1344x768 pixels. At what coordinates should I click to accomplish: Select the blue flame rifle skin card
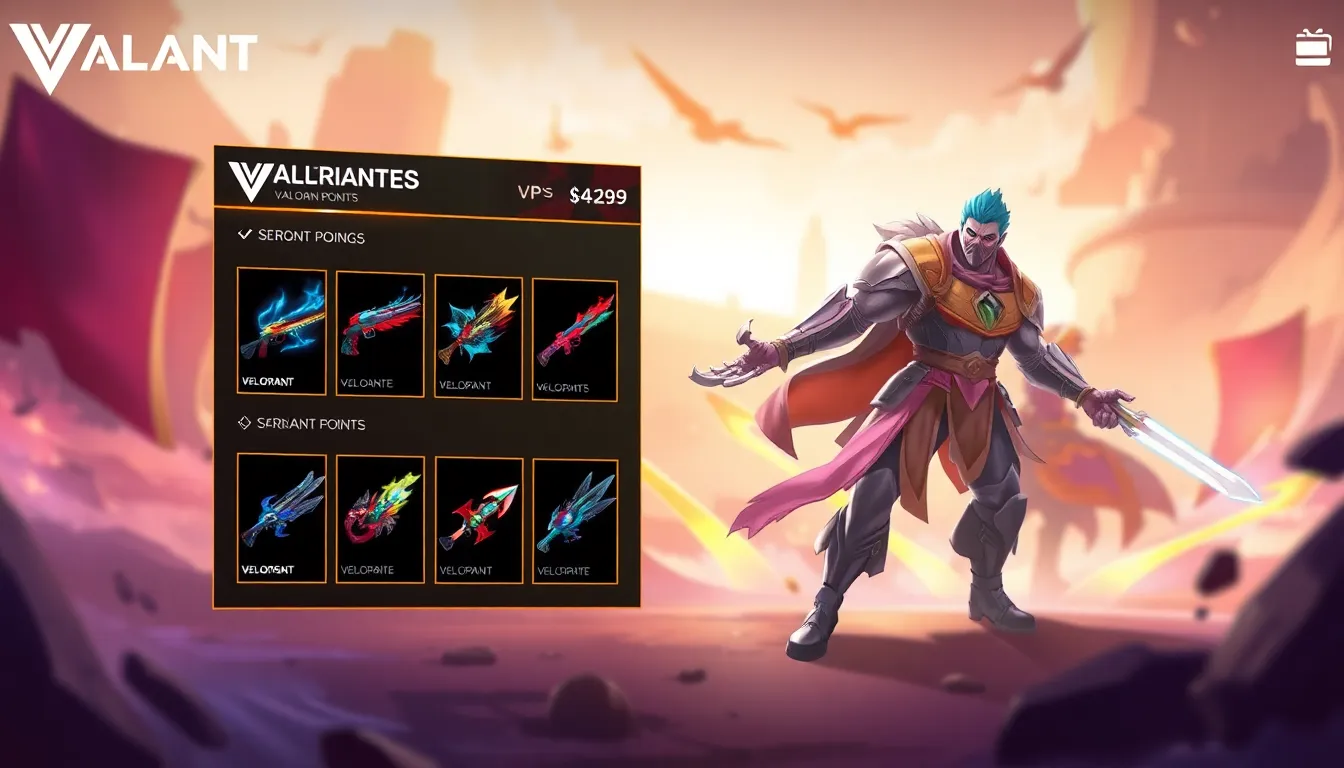pyautogui.click(x=282, y=331)
